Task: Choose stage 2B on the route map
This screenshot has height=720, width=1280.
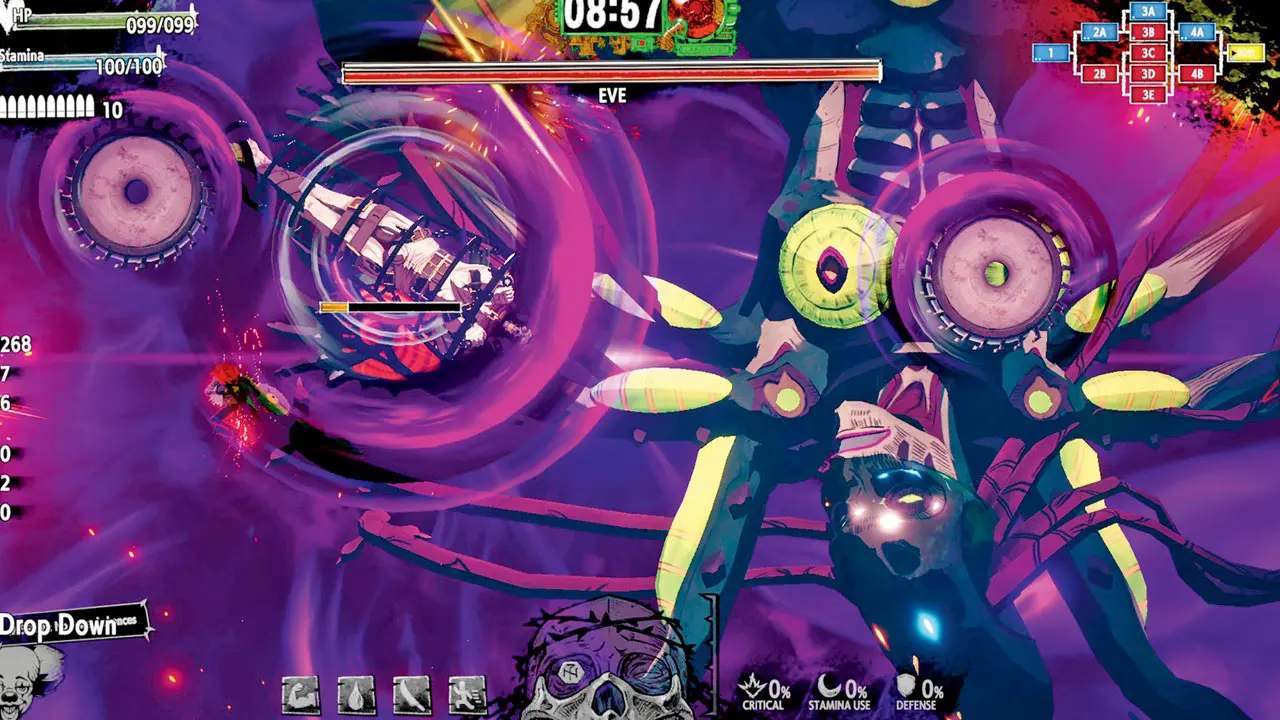Action: tap(1099, 74)
